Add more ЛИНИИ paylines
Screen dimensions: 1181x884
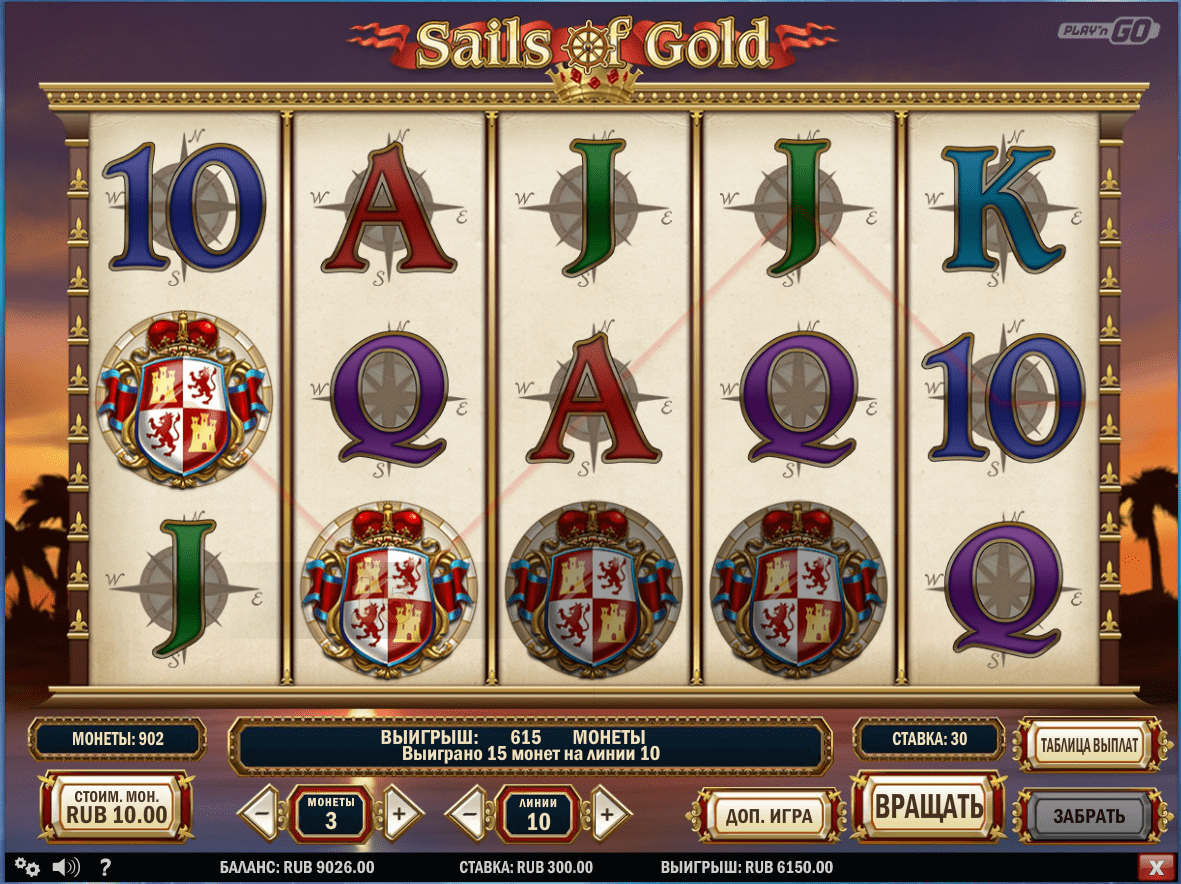tap(606, 813)
